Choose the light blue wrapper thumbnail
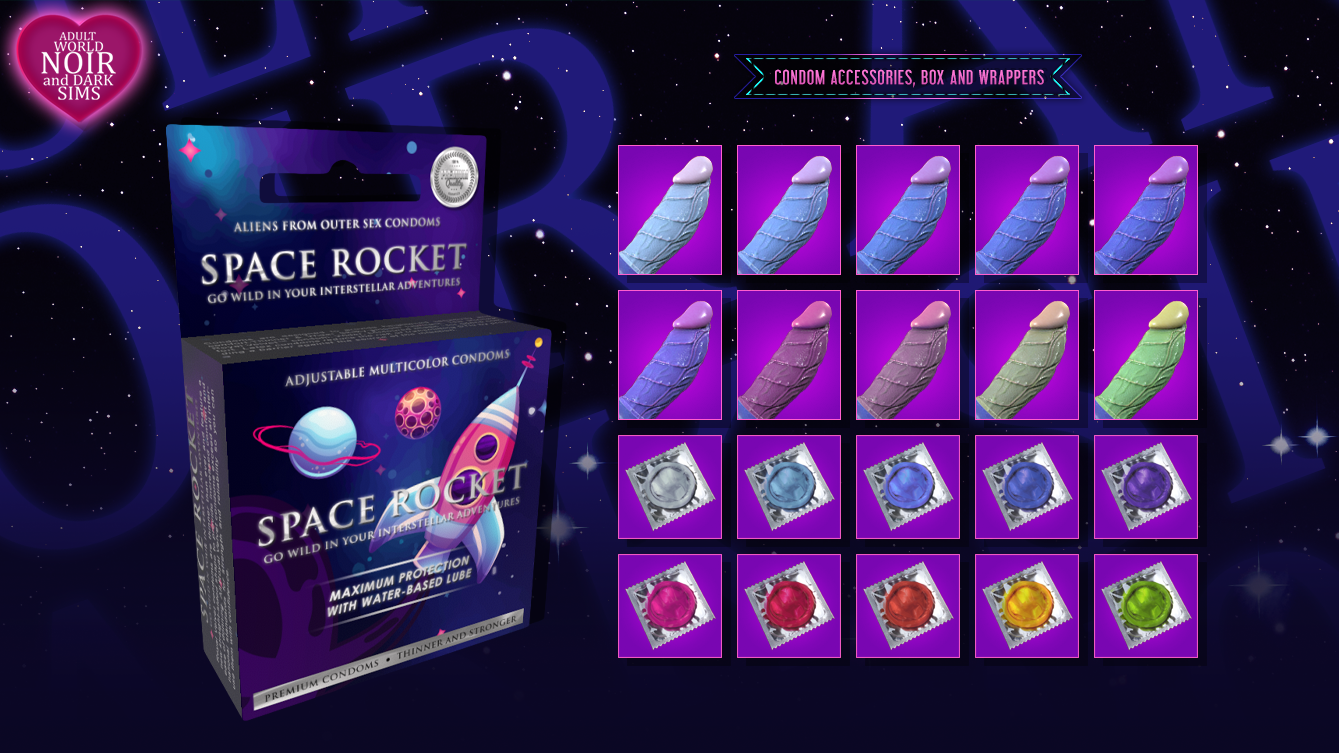The width and height of the screenshot is (1339, 753). click(788, 487)
